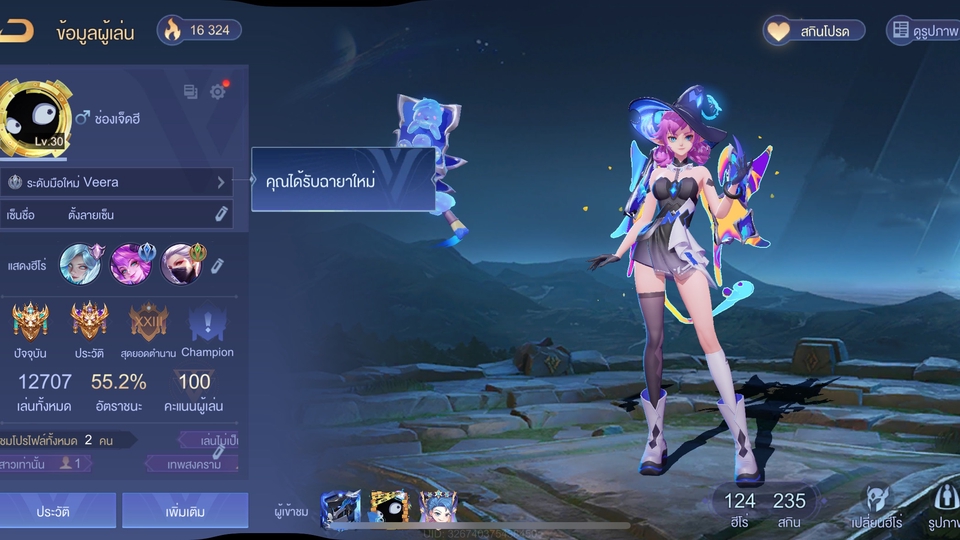Screen dimensions: 960x540
Task: Open the 16 324 flame counter
Action: (x=199, y=30)
